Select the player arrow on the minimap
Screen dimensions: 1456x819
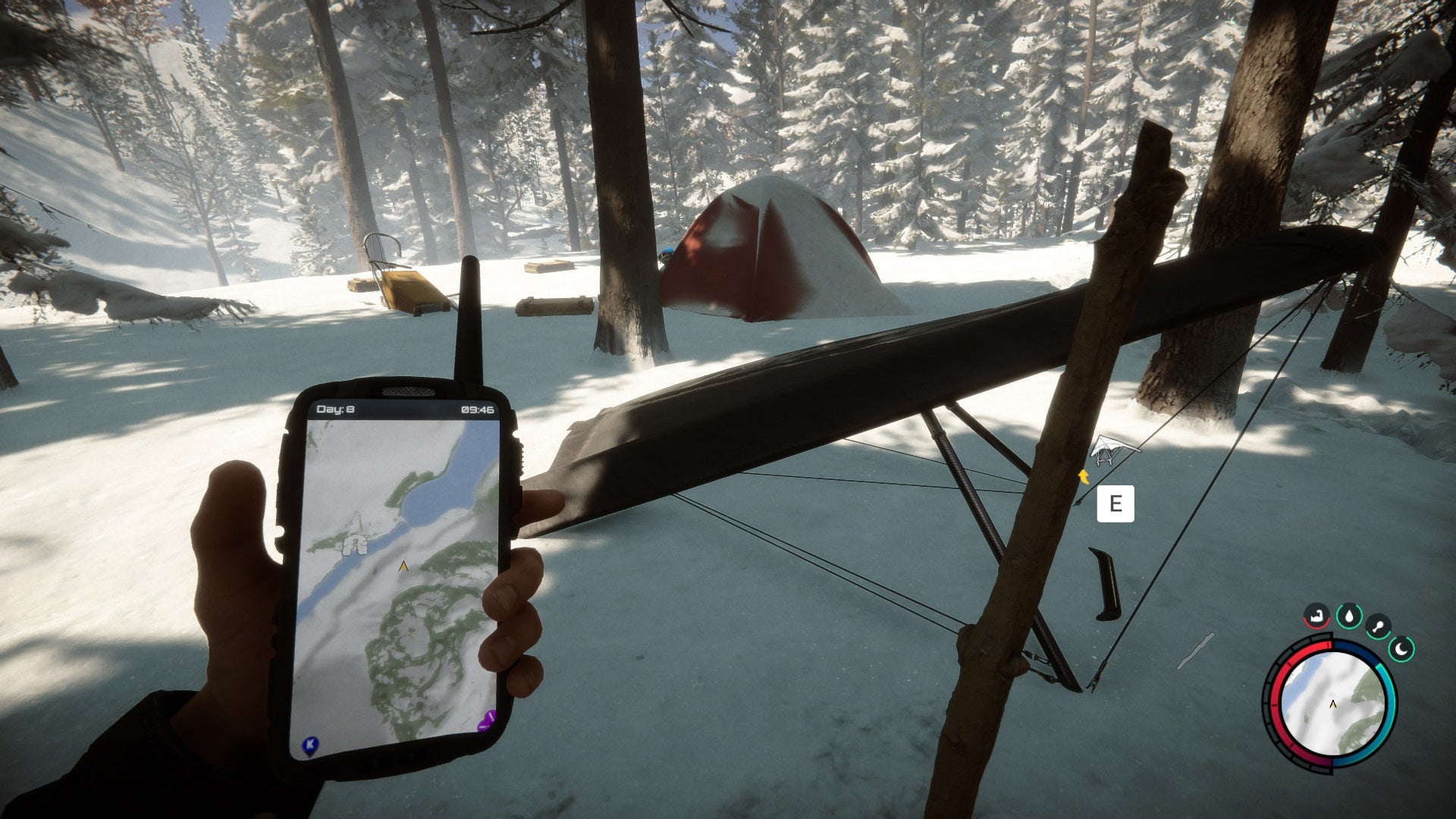(1332, 704)
